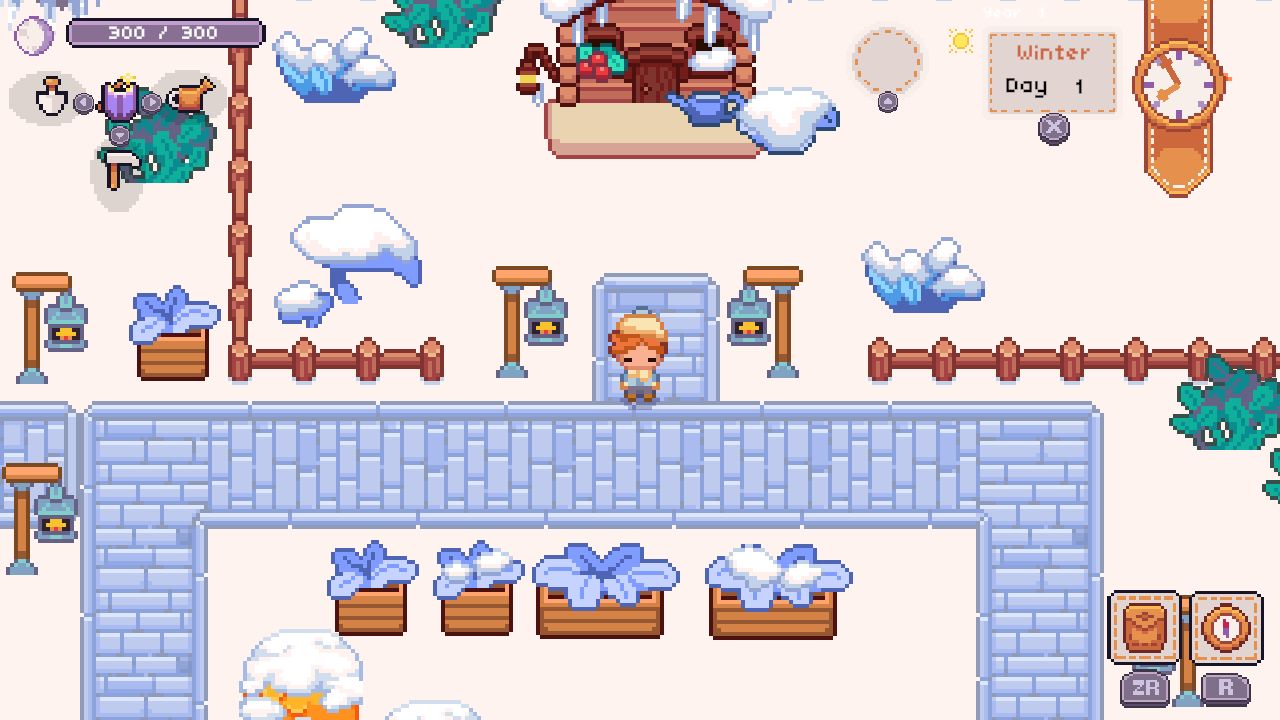Image resolution: width=1280 pixels, height=720 pixels.
Task: Click the moon orb beside the health bar
Action: tap(34, 33)
